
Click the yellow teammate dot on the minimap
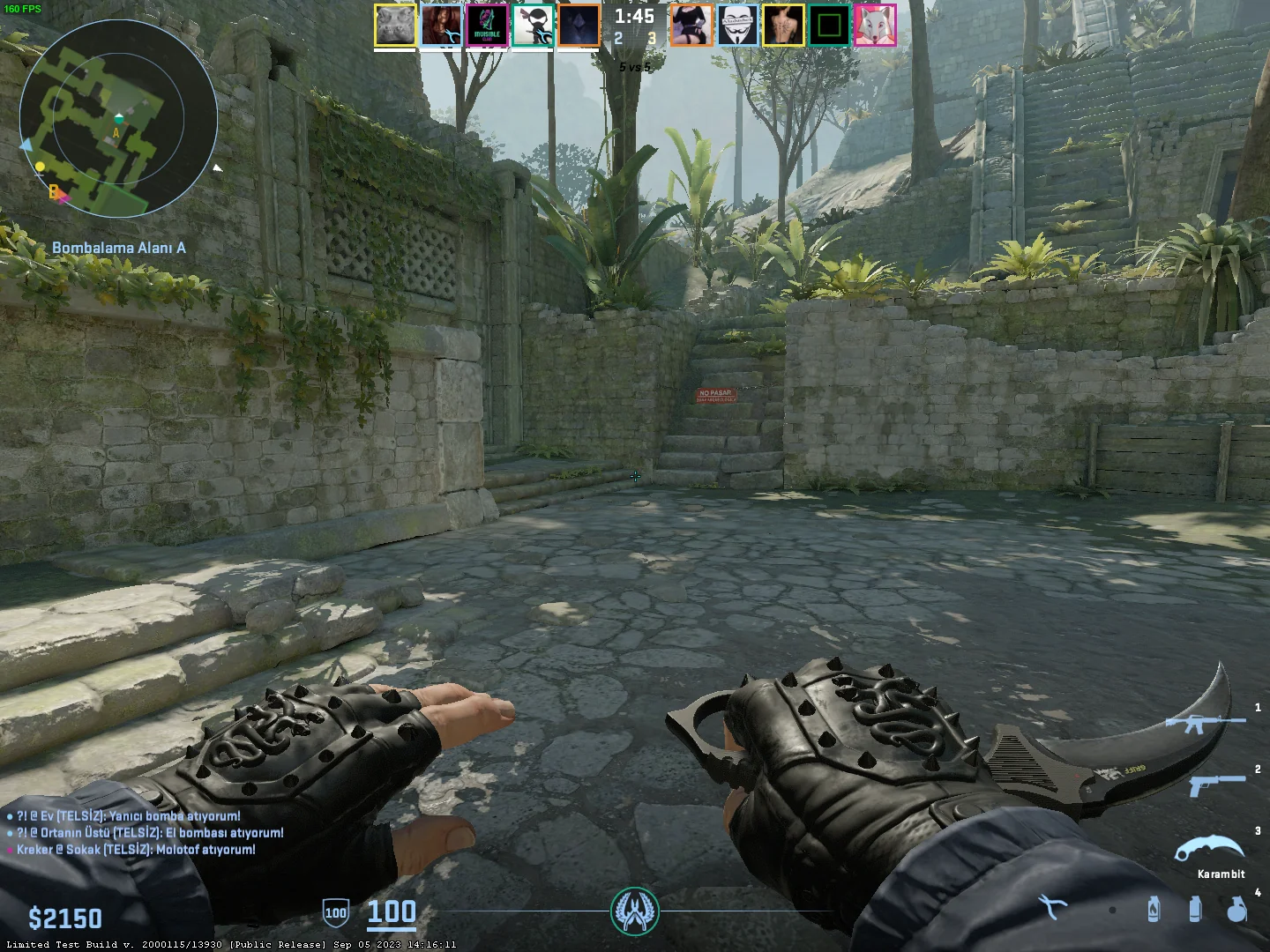pos(39,165)
